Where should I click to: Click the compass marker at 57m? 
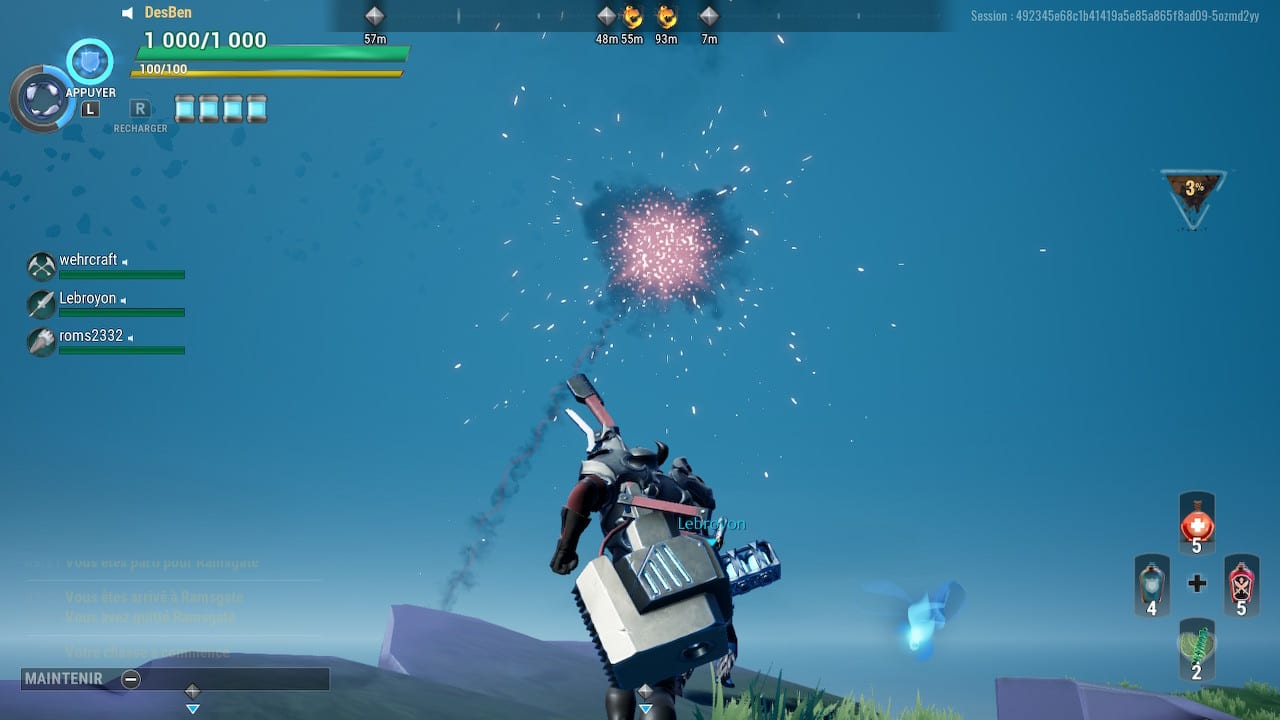(x=375, y=16)
